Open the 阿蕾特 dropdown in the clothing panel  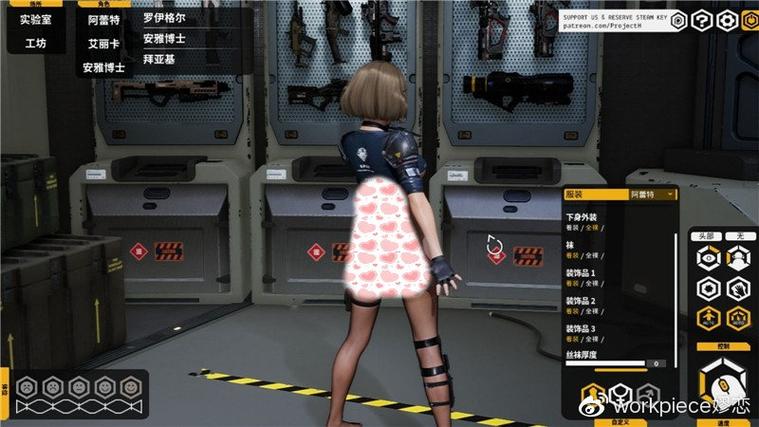tap(652, 194)
